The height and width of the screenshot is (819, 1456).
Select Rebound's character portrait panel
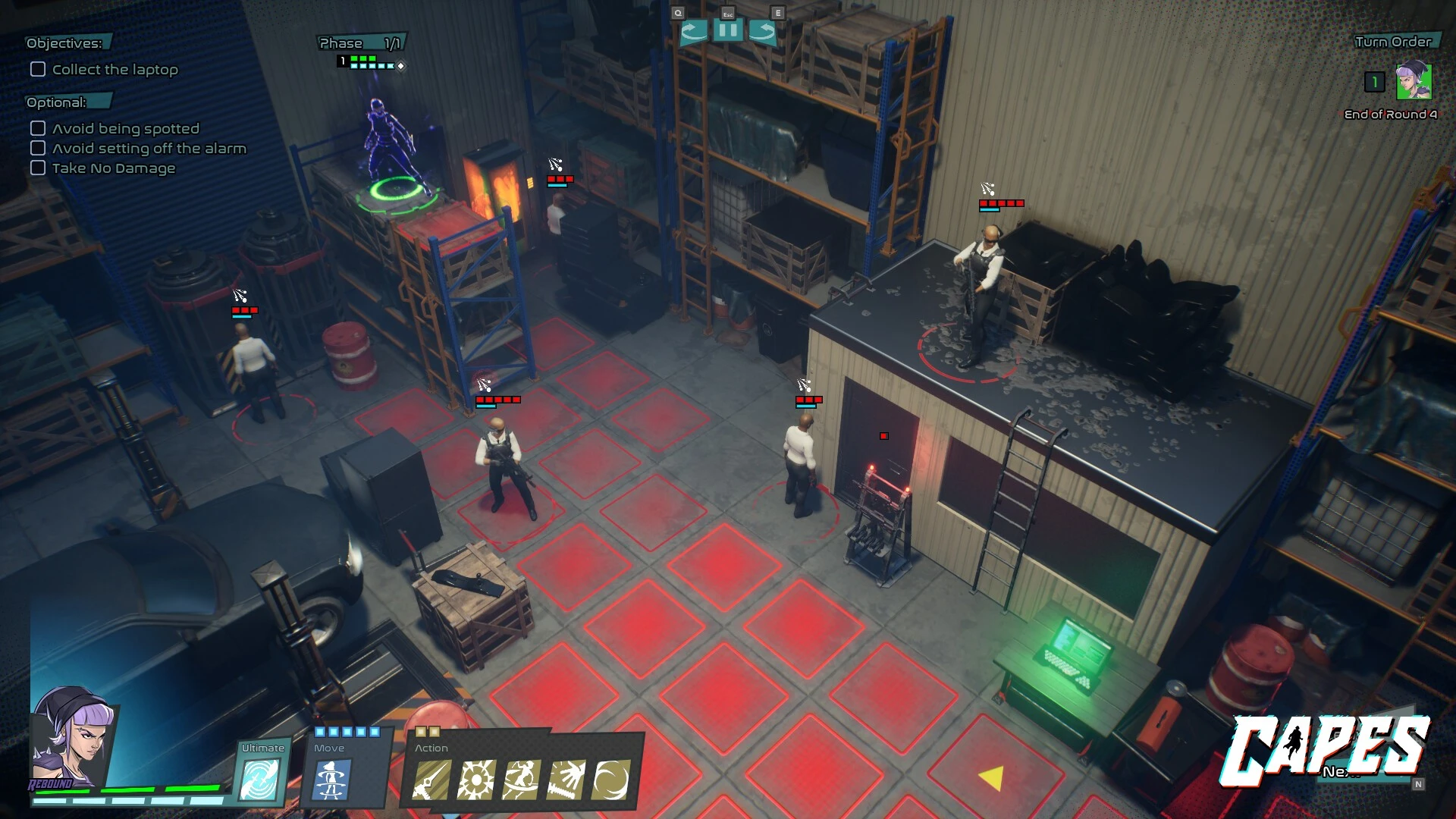(72, 739)
